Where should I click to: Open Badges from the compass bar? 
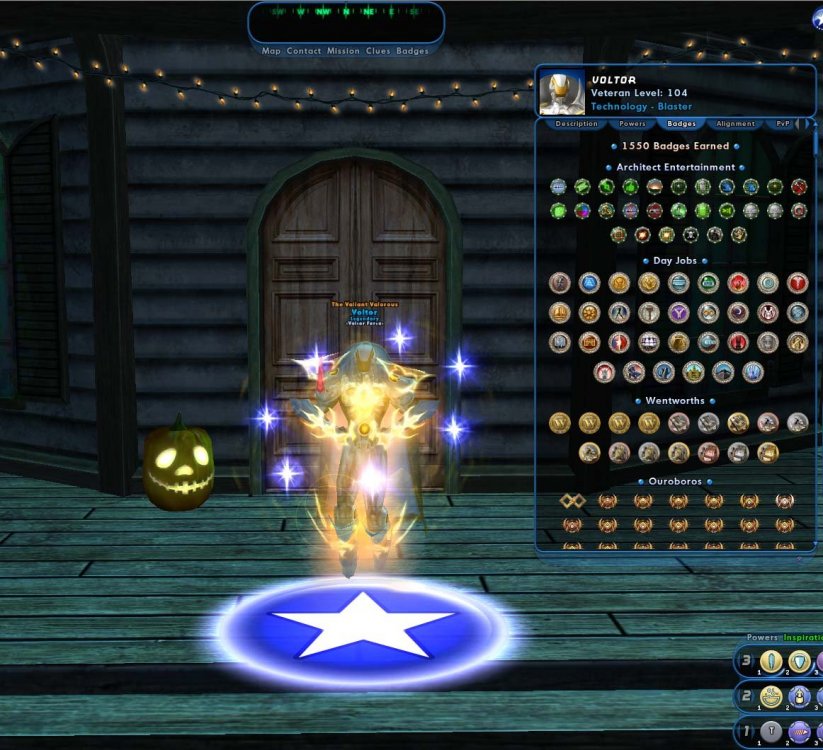412,51
